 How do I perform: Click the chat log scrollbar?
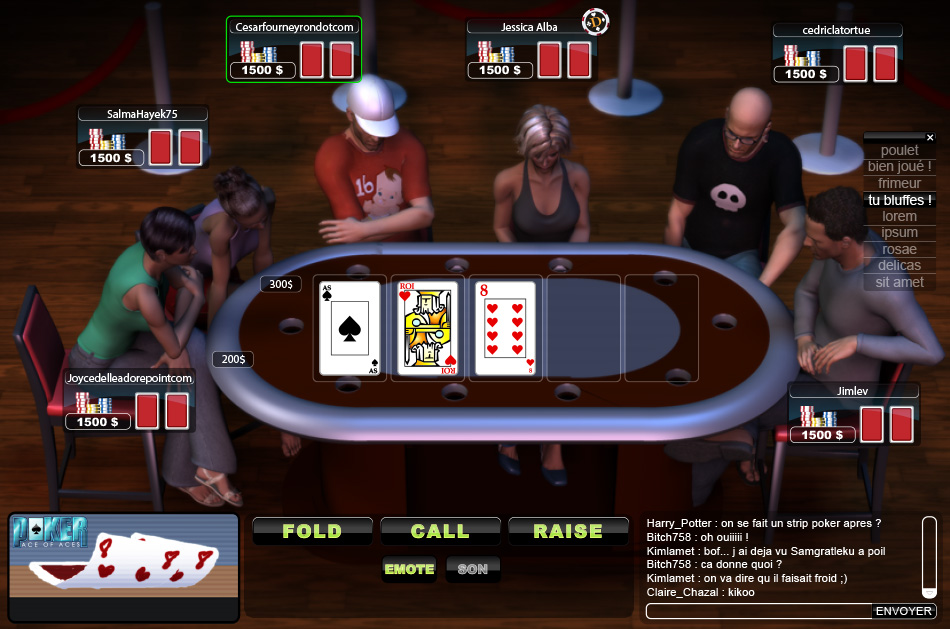click(929, 558)
